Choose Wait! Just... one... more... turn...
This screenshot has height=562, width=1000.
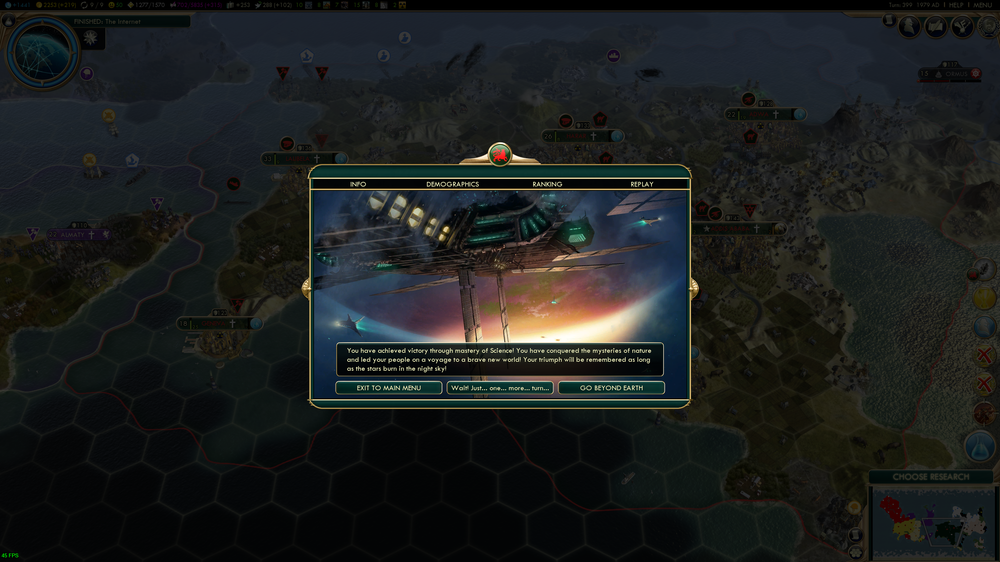pos(500,388)
